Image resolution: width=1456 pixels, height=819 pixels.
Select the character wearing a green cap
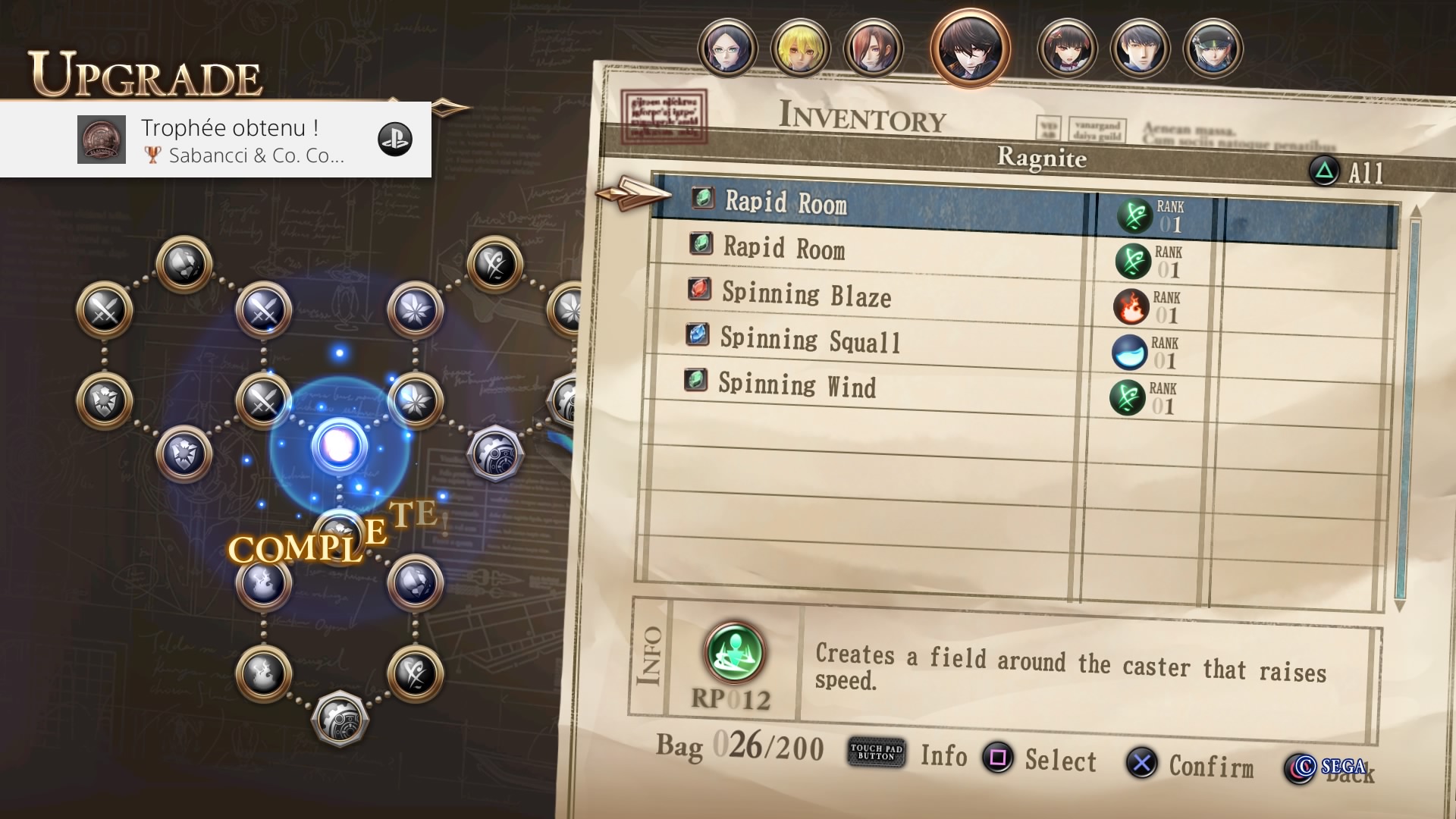(1213, 49)
